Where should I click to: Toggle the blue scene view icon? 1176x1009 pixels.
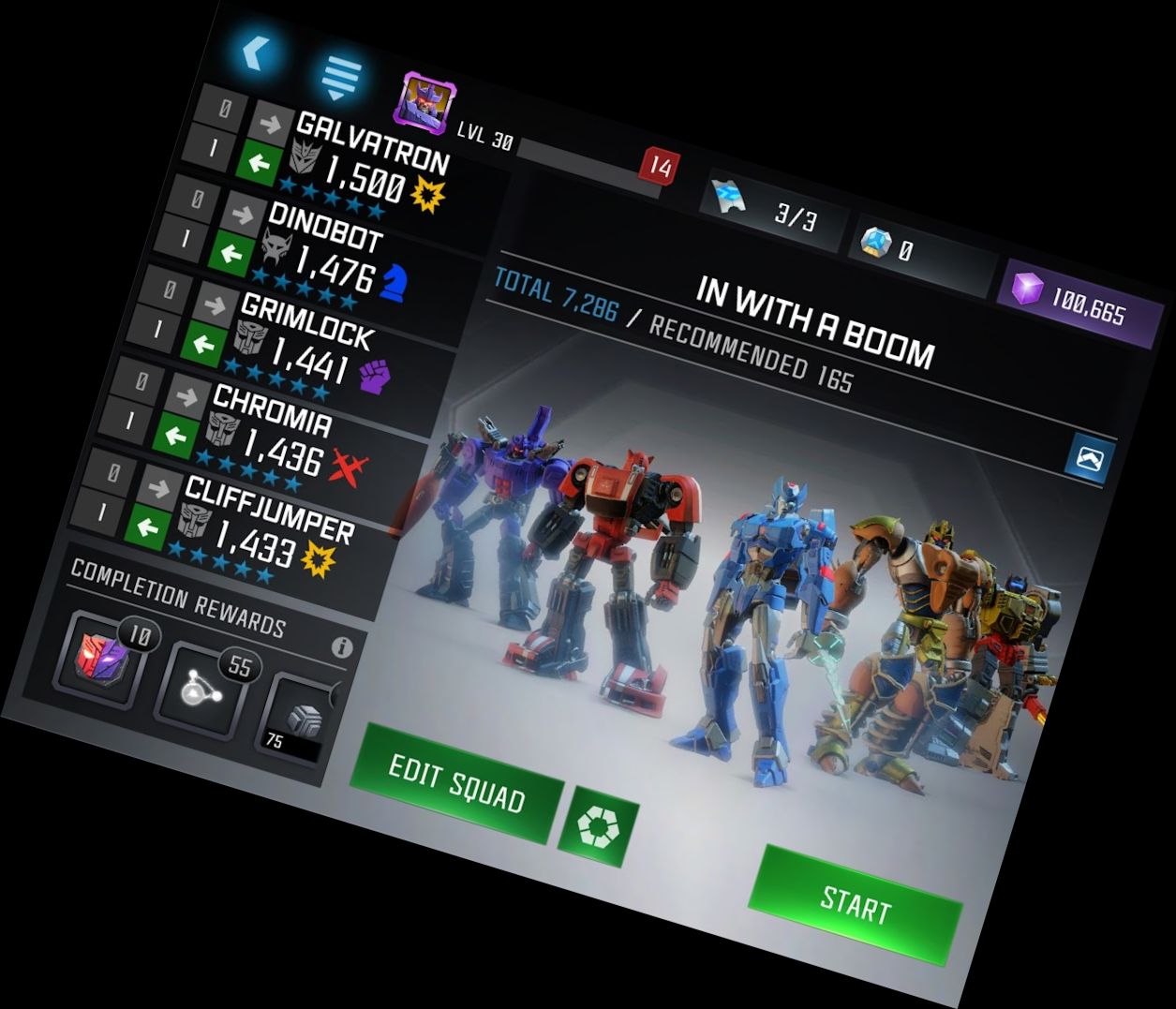pos(1089,459)
